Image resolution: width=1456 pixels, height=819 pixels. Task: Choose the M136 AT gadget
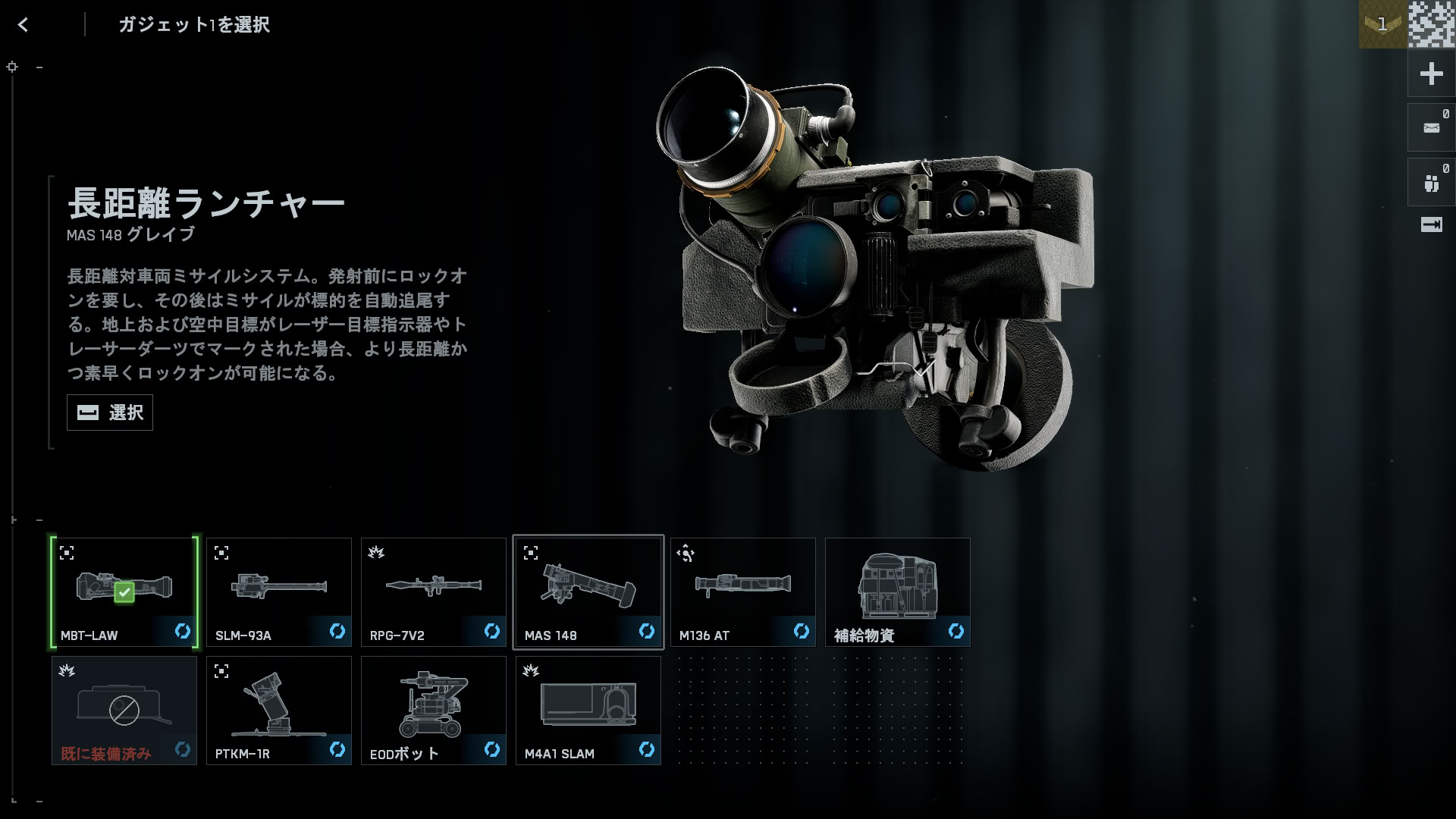pyautogui.click(x=743, y=592)
